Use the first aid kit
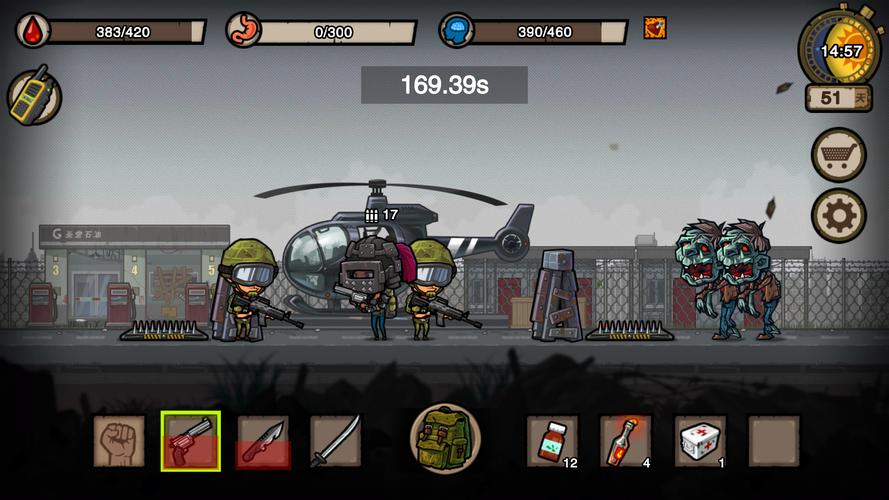 tap(700, 441)
